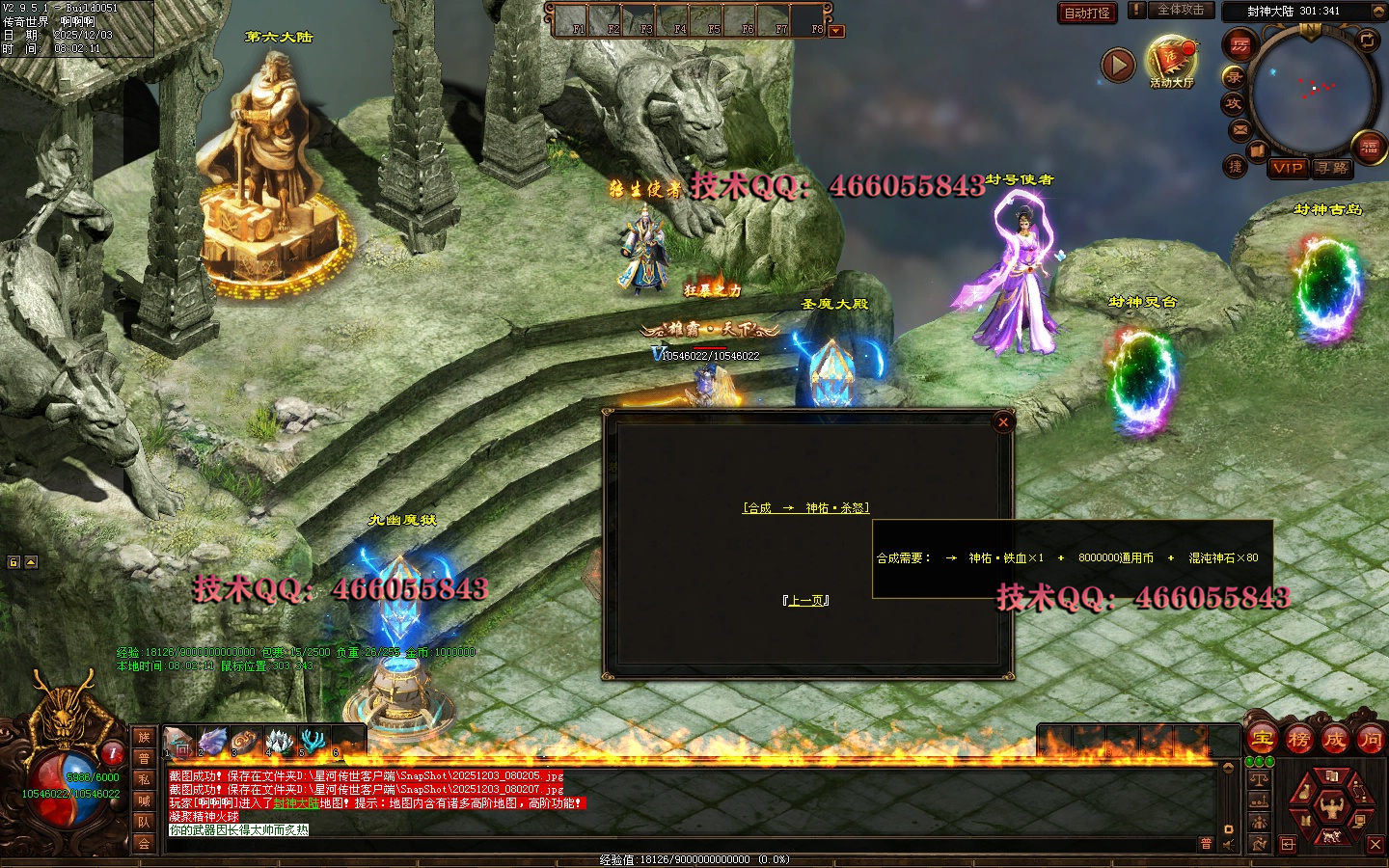Select the purple dragon head hotbar item

click(212, 742)
